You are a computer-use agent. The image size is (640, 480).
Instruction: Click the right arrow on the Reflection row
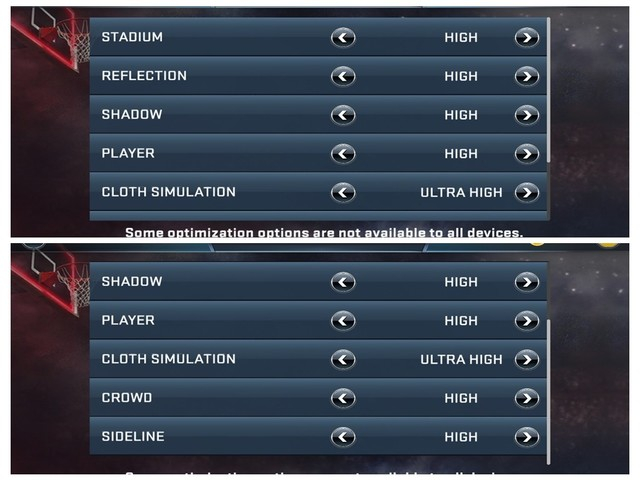click(x=526, y=76)
